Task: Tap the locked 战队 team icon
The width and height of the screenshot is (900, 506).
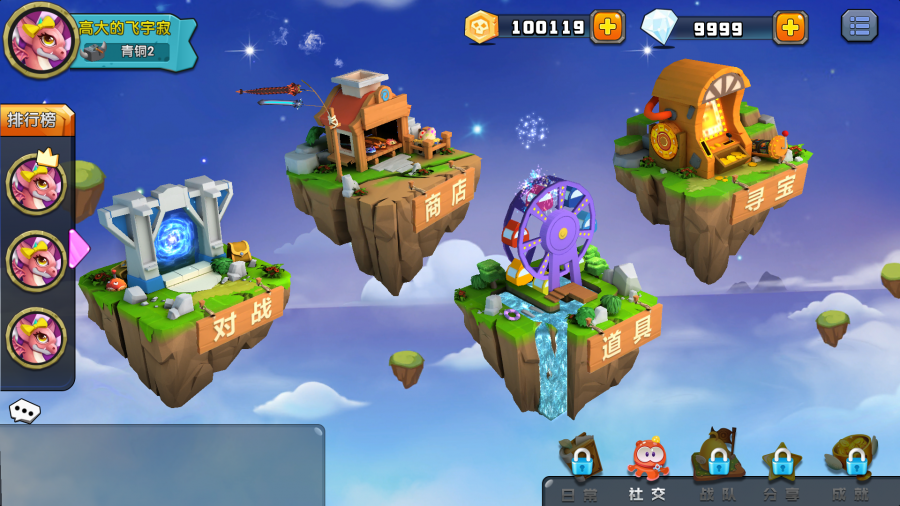Action: [717, 463]
